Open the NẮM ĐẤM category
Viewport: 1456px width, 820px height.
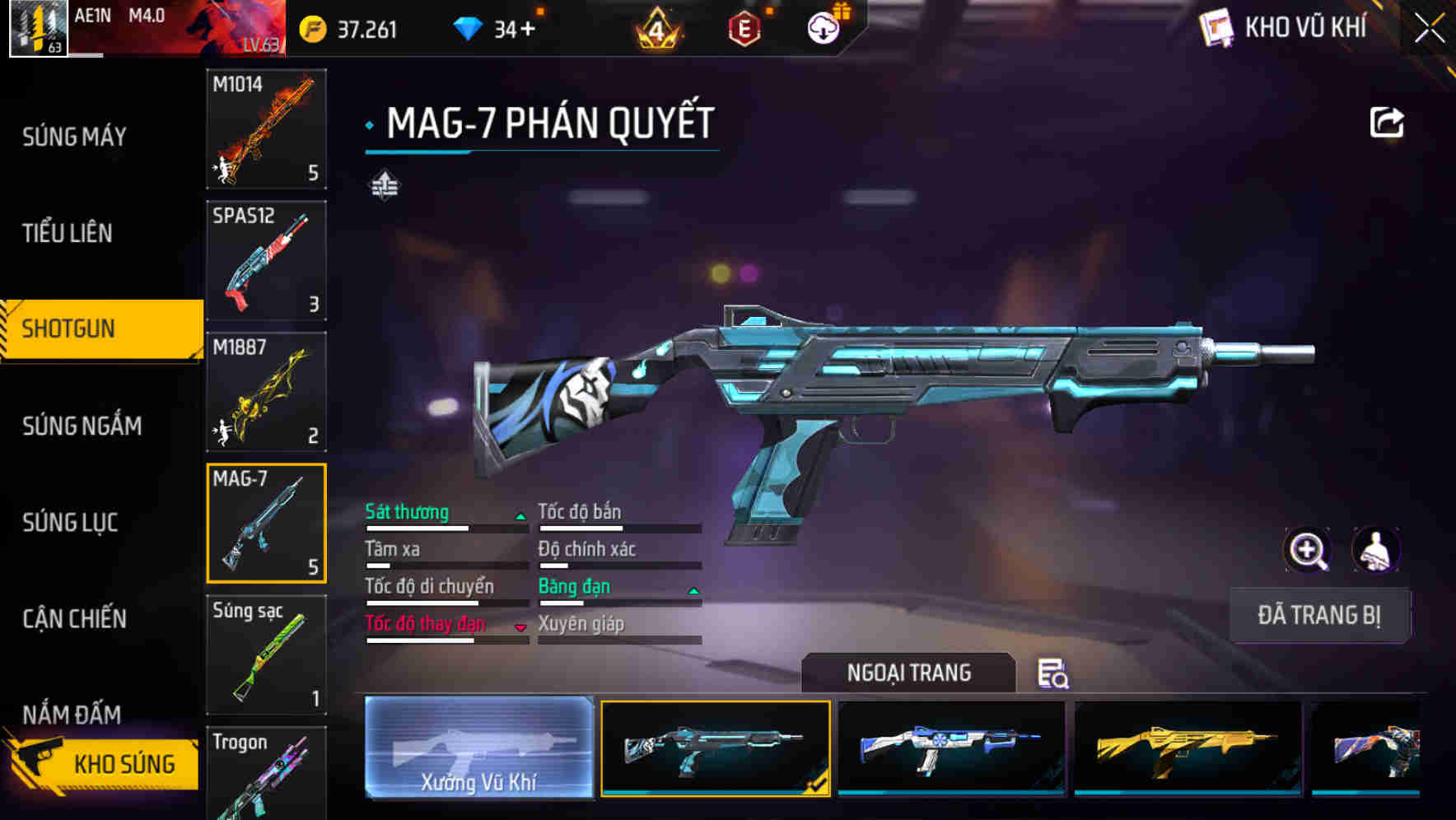point(72,713)
